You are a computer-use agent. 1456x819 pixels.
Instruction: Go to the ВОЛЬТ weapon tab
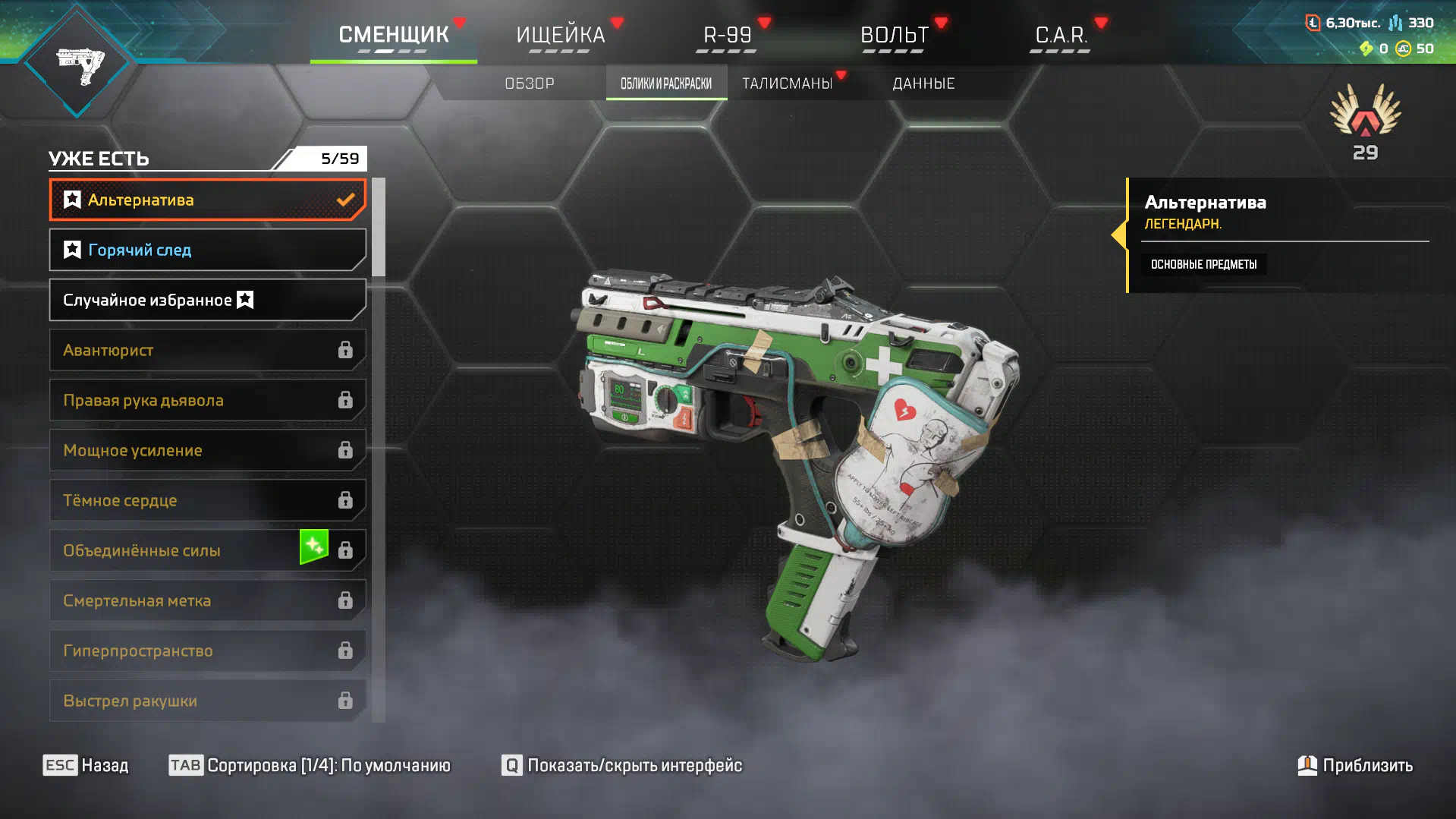[894, 35]
